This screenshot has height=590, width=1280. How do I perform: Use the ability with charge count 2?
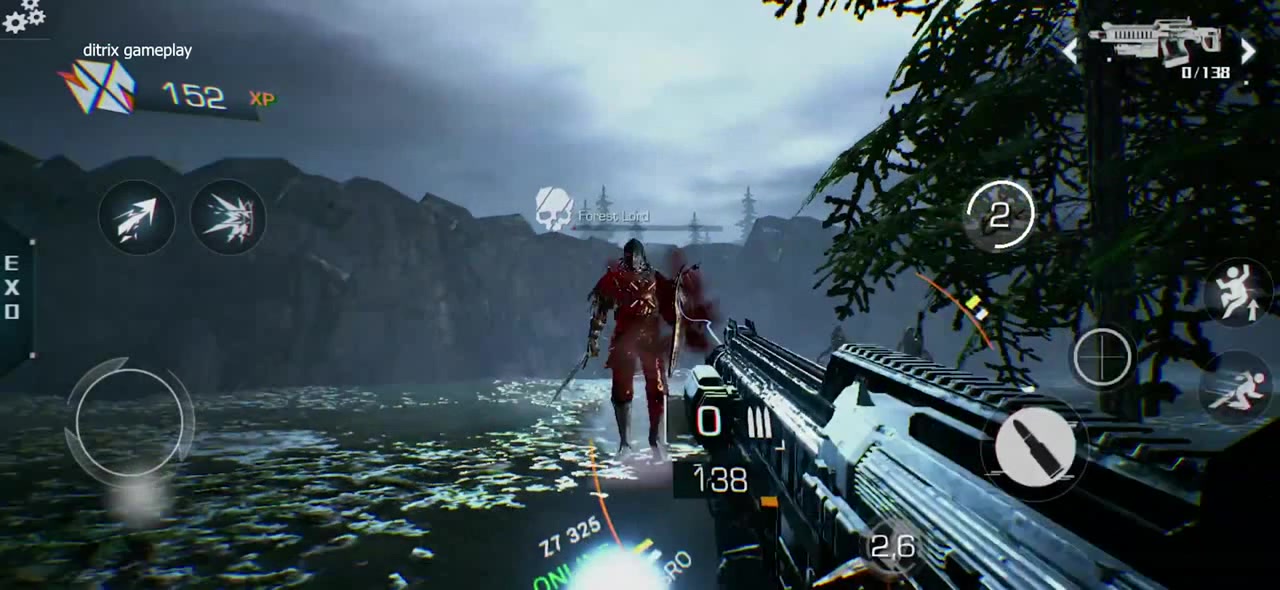(x=1000, y=215)
